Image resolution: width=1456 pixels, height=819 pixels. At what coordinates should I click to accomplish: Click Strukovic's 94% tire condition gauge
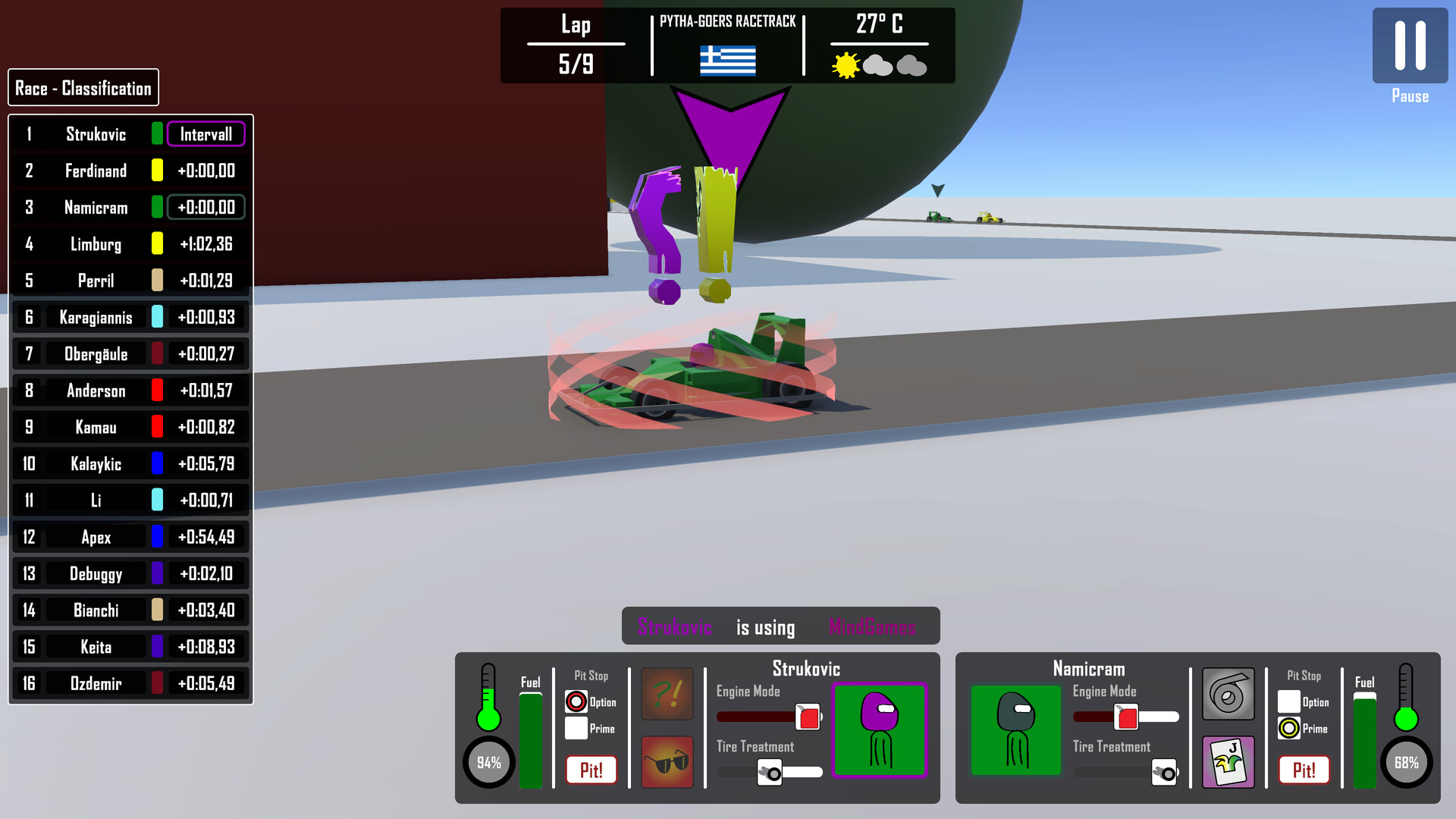488,762
